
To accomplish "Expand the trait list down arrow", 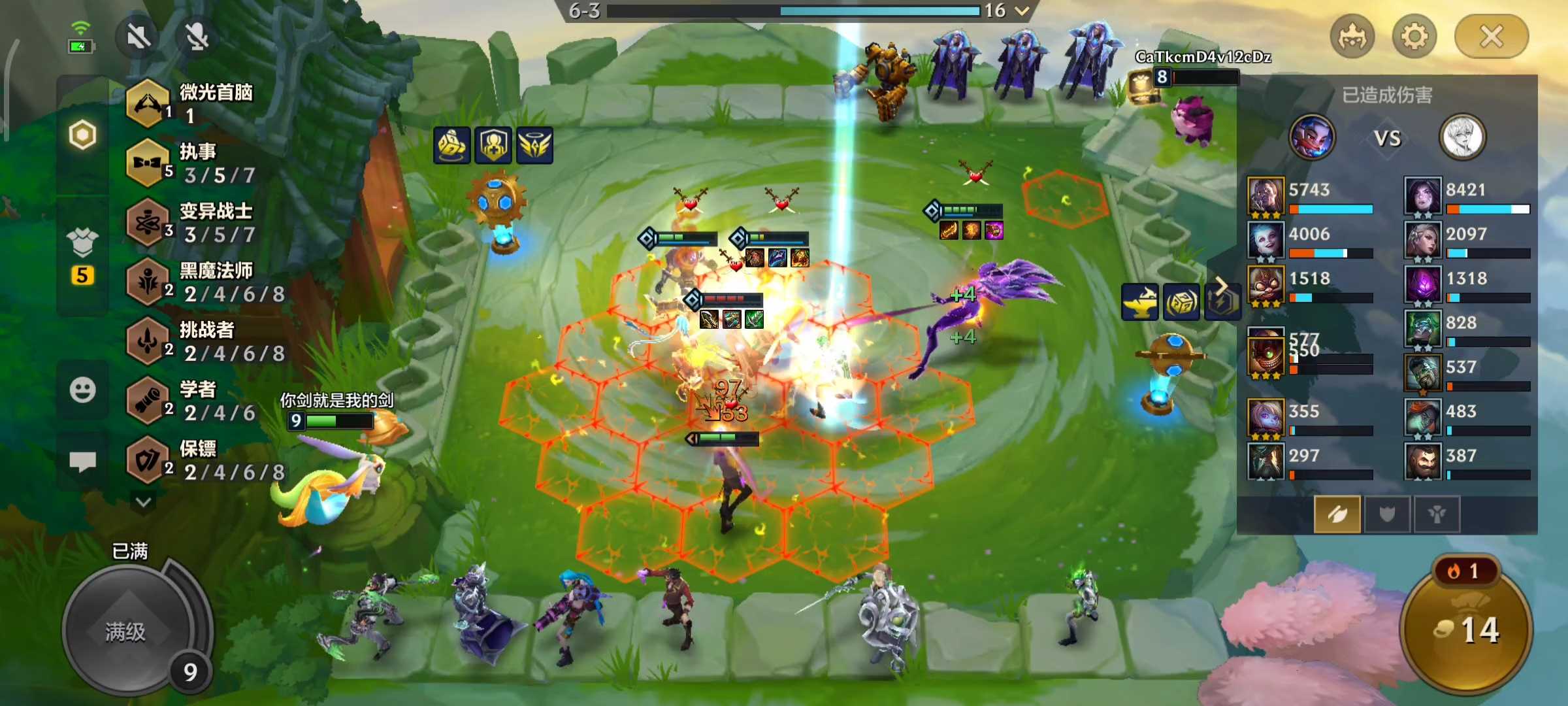I will [x=144, y=502].
